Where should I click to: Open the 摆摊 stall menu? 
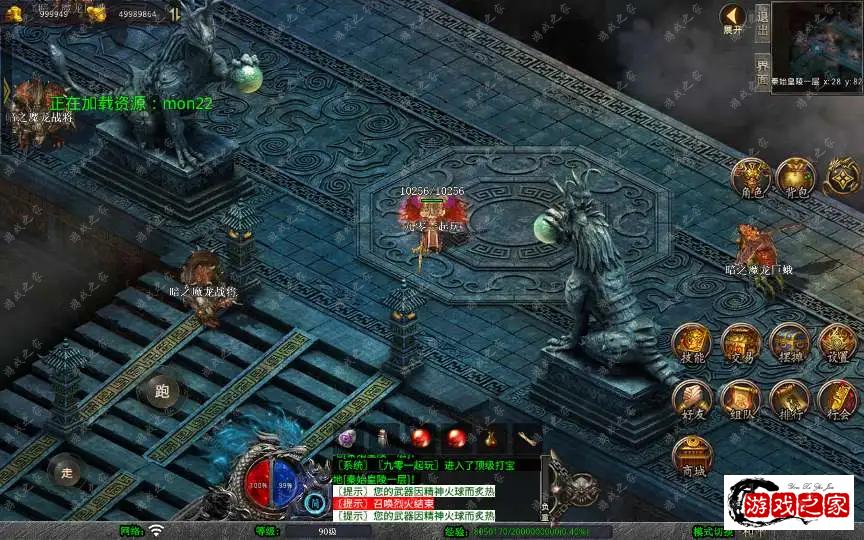coord(789,342)
